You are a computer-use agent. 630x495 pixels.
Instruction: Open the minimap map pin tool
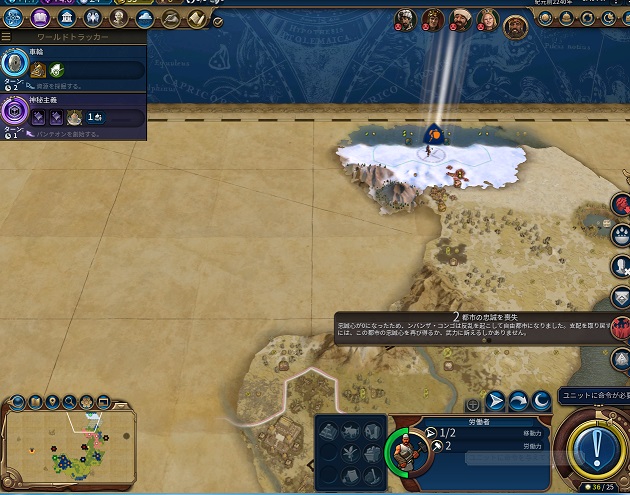coord(52,402)
